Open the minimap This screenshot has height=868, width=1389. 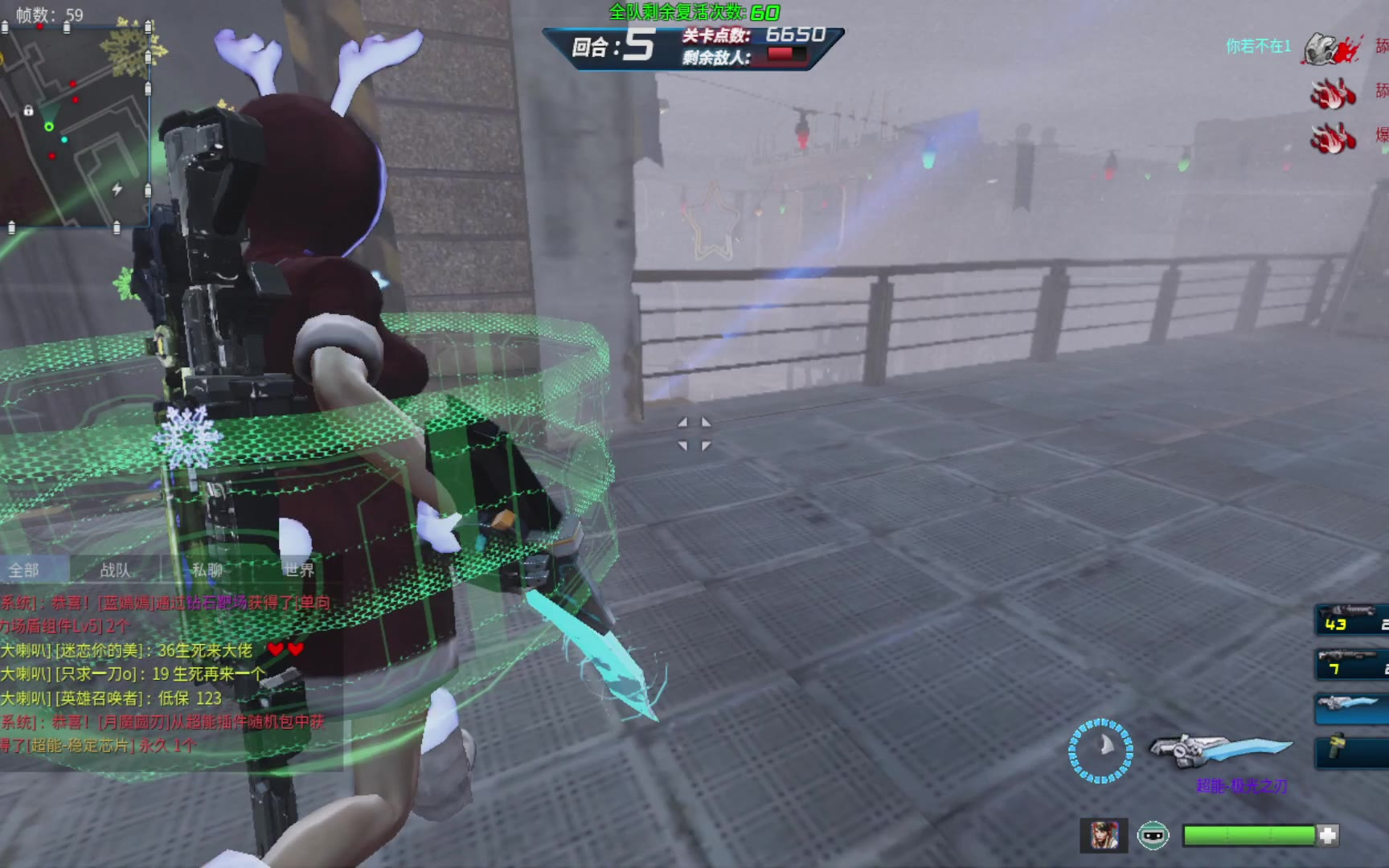point(76,127)
